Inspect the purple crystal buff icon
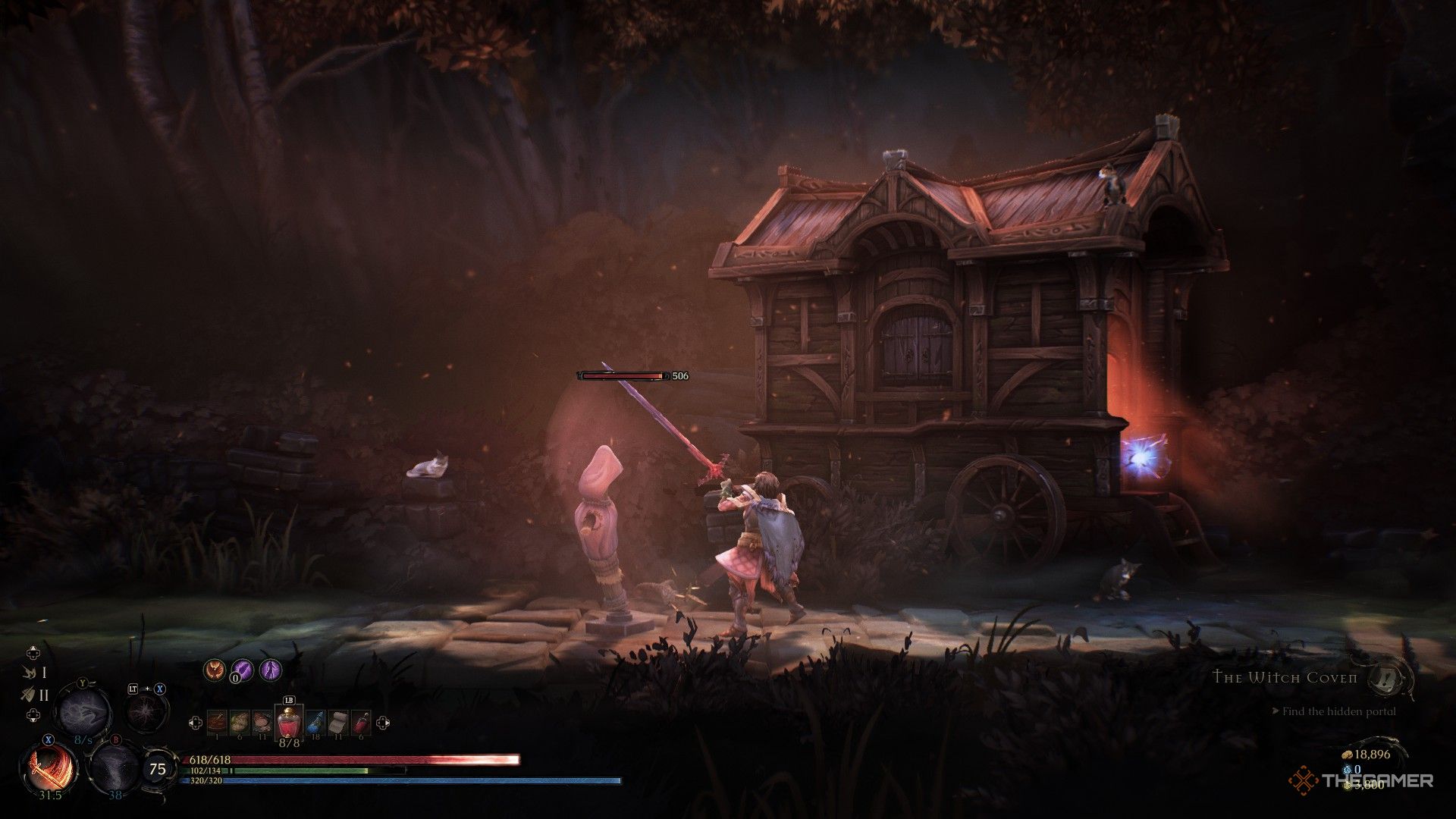Viewport: 1456px width, 819px height. pos(242,670)
